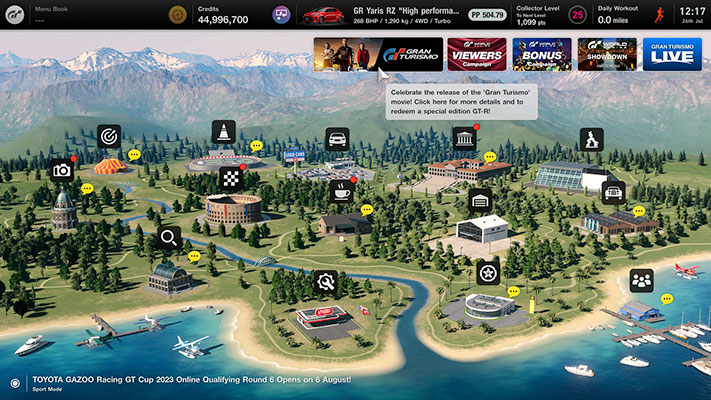
Task: Click the purple music playlist icon
Action: [x=282, y=15]
